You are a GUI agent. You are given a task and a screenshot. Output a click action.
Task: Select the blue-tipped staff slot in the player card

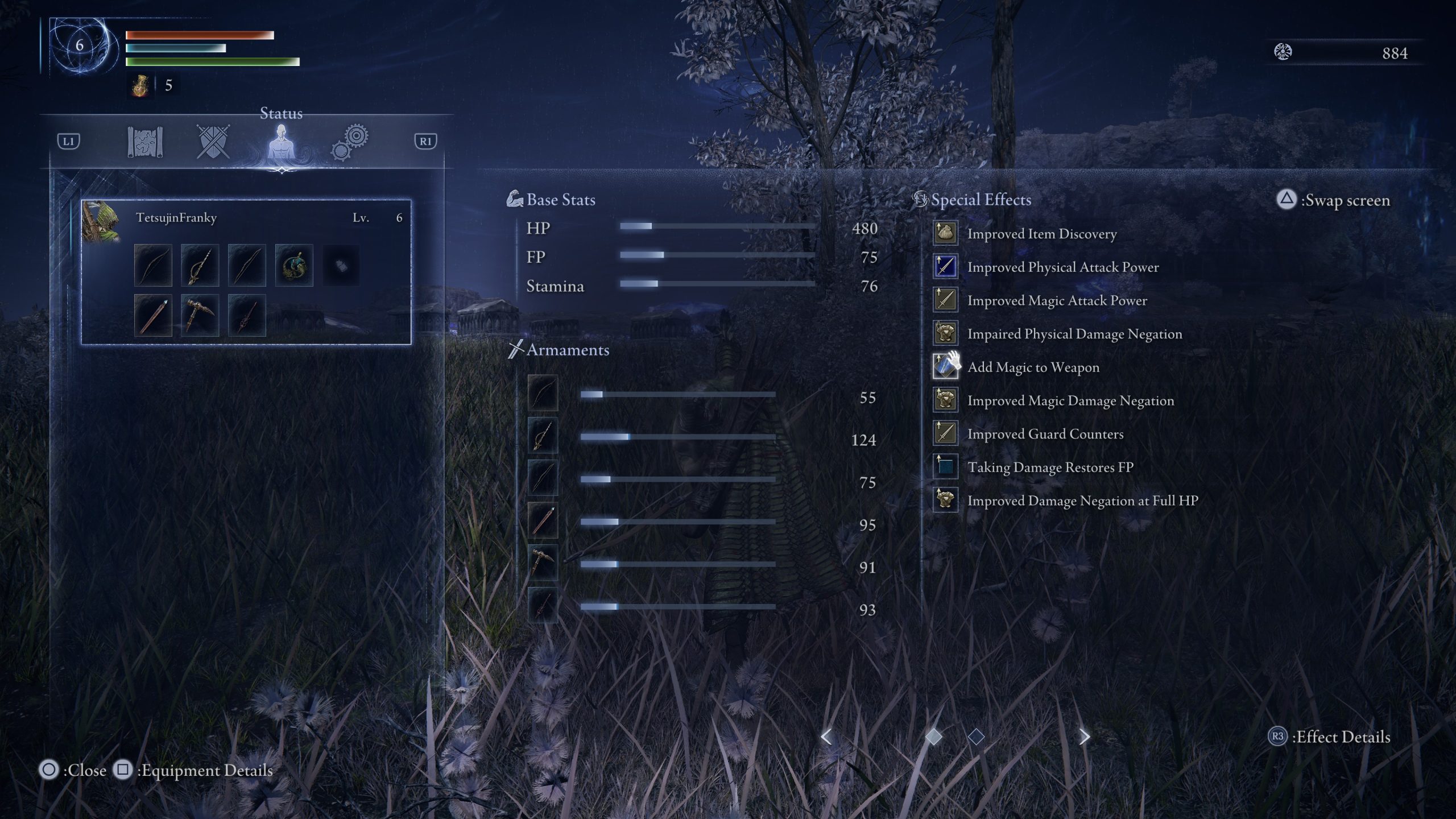153,315
